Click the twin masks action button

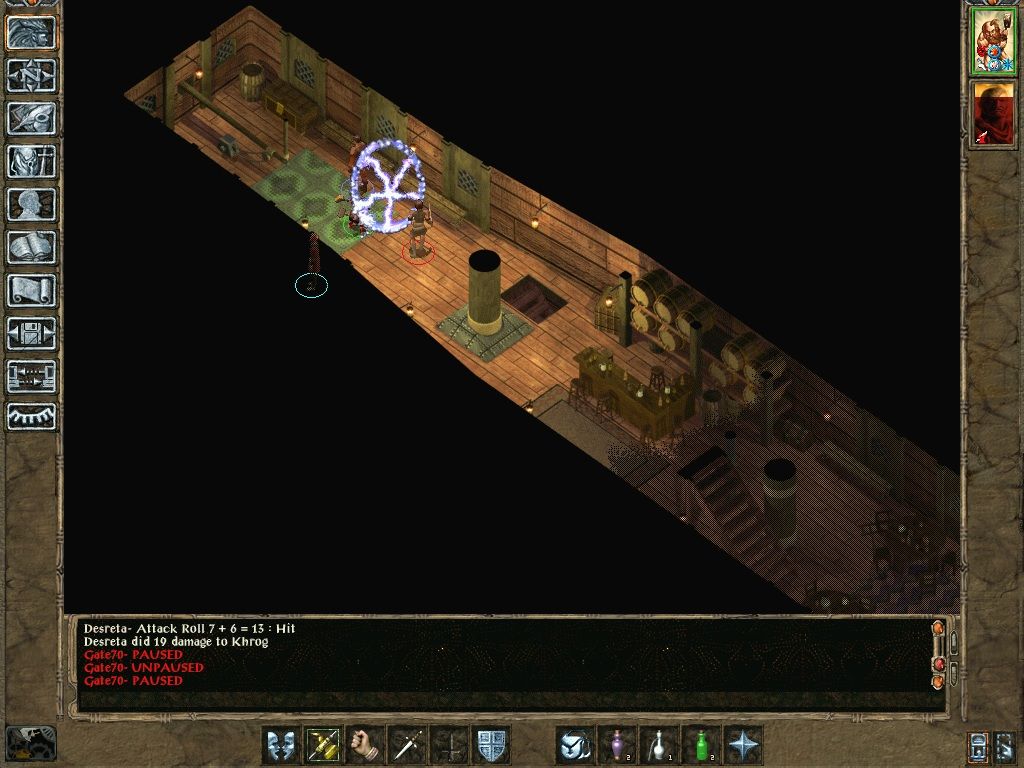point(281,745)
